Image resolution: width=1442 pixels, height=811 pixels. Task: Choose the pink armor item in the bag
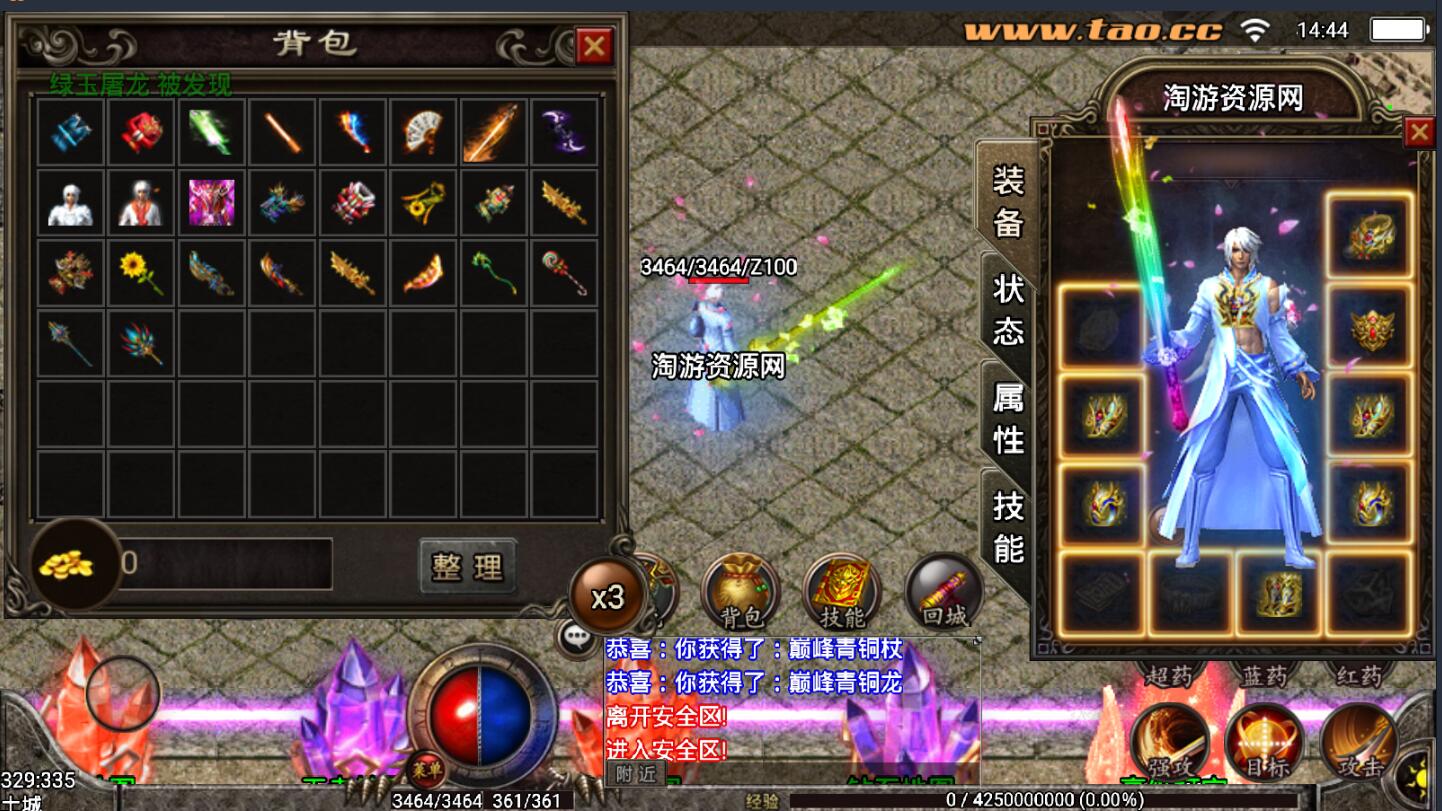212,202
